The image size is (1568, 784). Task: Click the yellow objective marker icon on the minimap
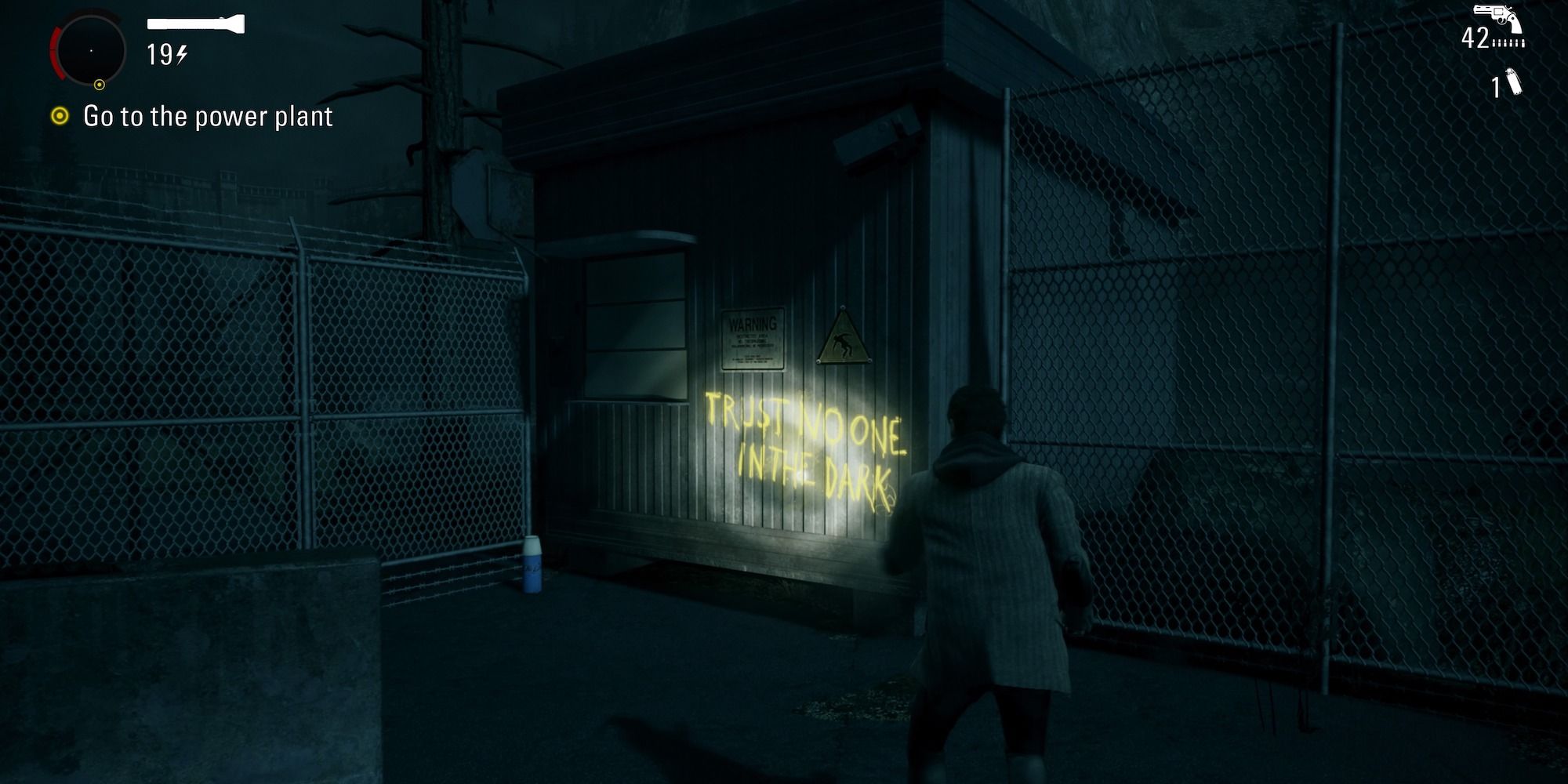(x=100, y=84)
